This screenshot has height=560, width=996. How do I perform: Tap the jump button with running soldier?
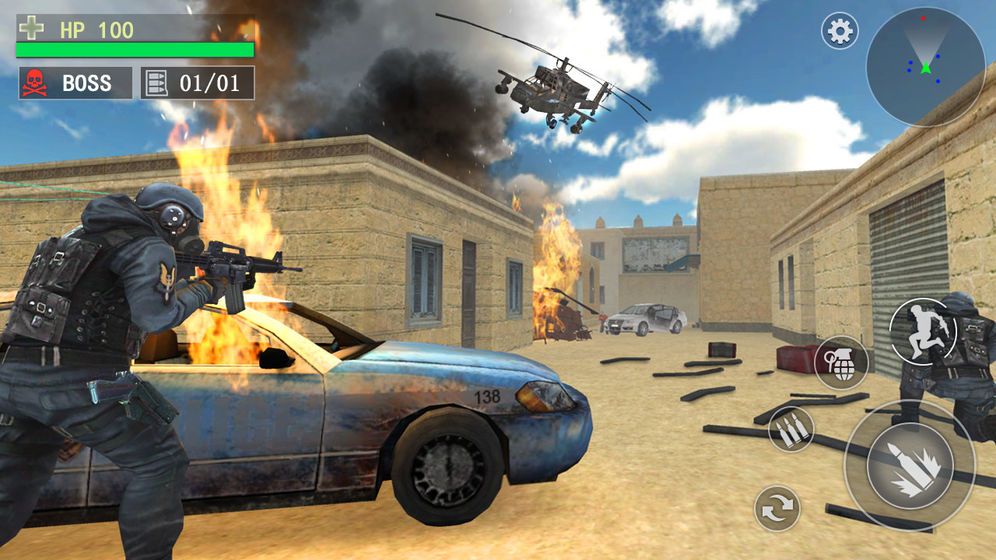pos(923,332)
